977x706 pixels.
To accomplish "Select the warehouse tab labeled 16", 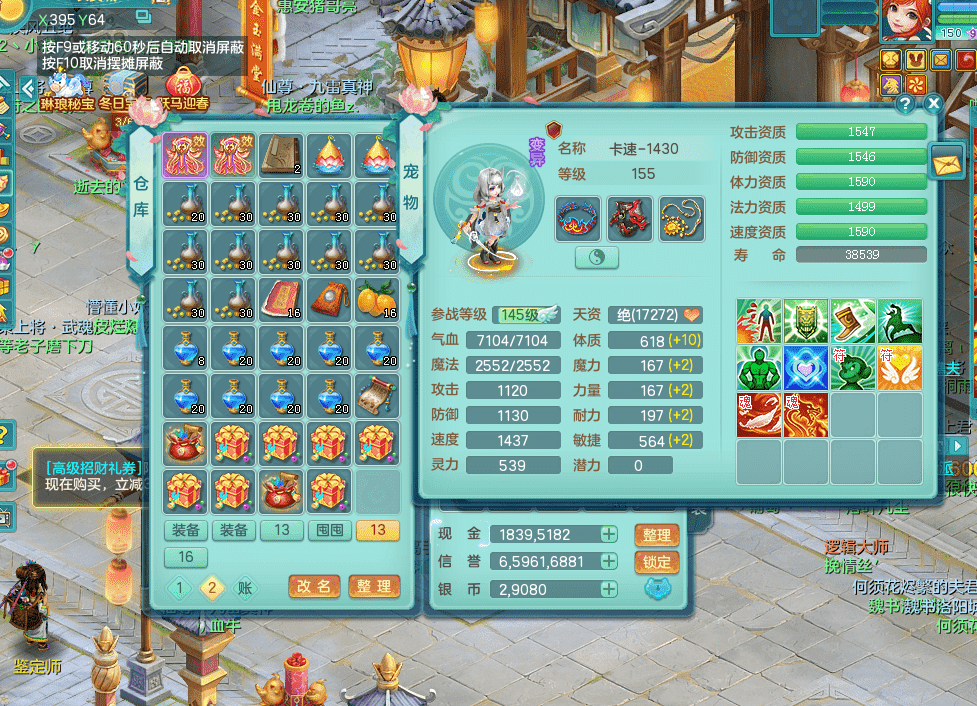I will tap(186, 557).
